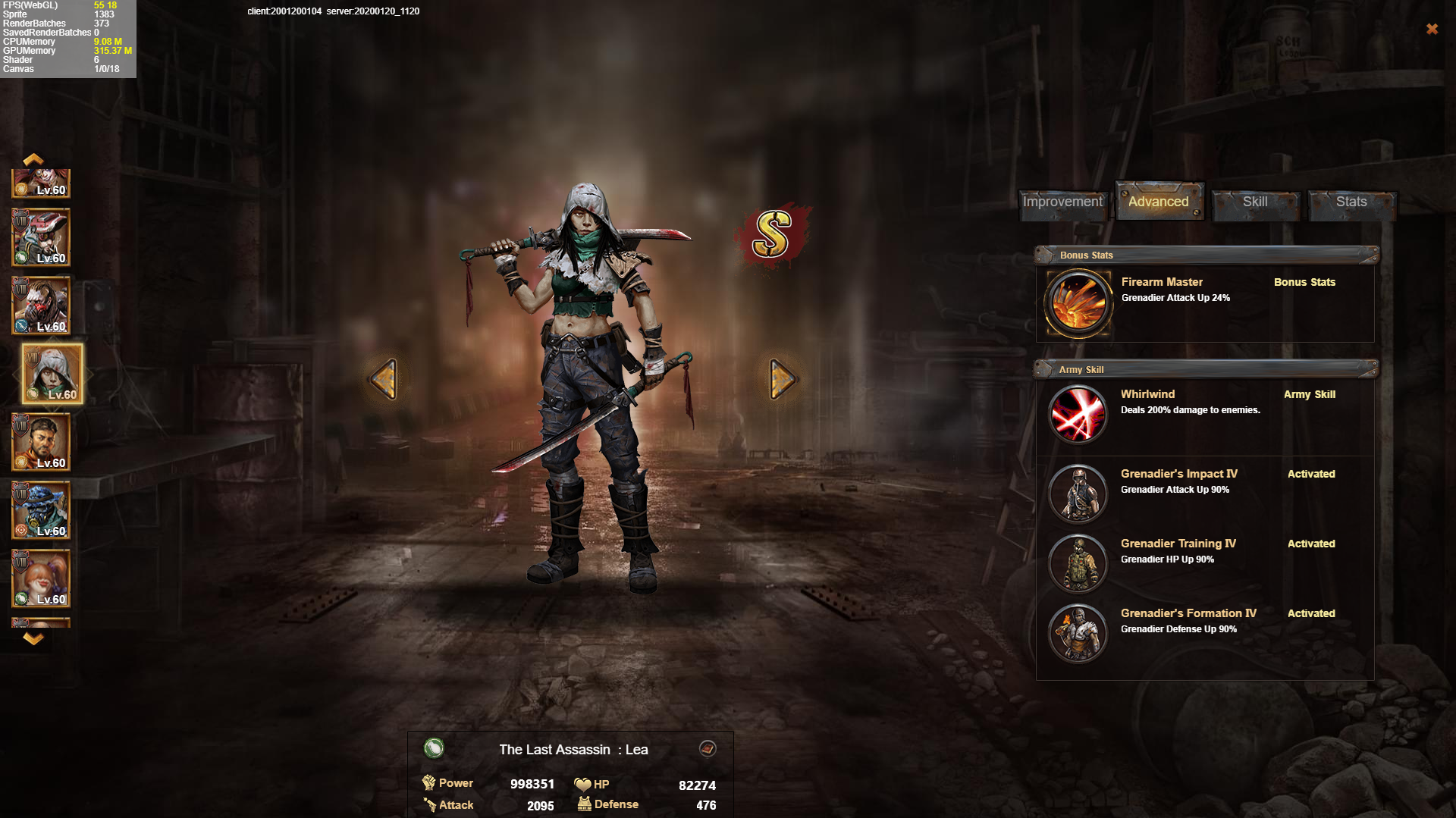The width and height of the screenshot is (1456, 818).
Task: Click the Firearm Master bonus icon
Action: 1078,303
